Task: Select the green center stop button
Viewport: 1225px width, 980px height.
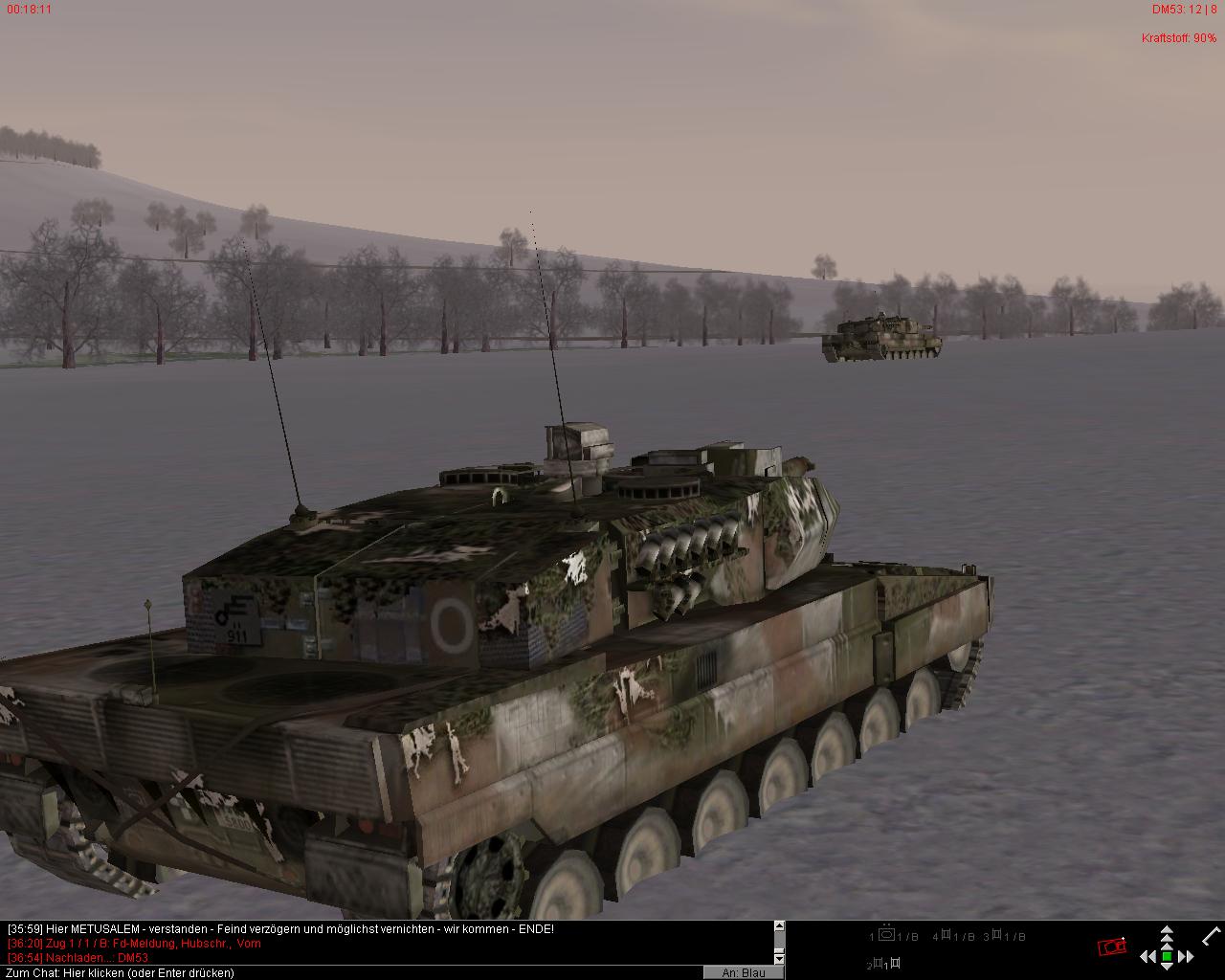Action: (x=1167, y=956)
